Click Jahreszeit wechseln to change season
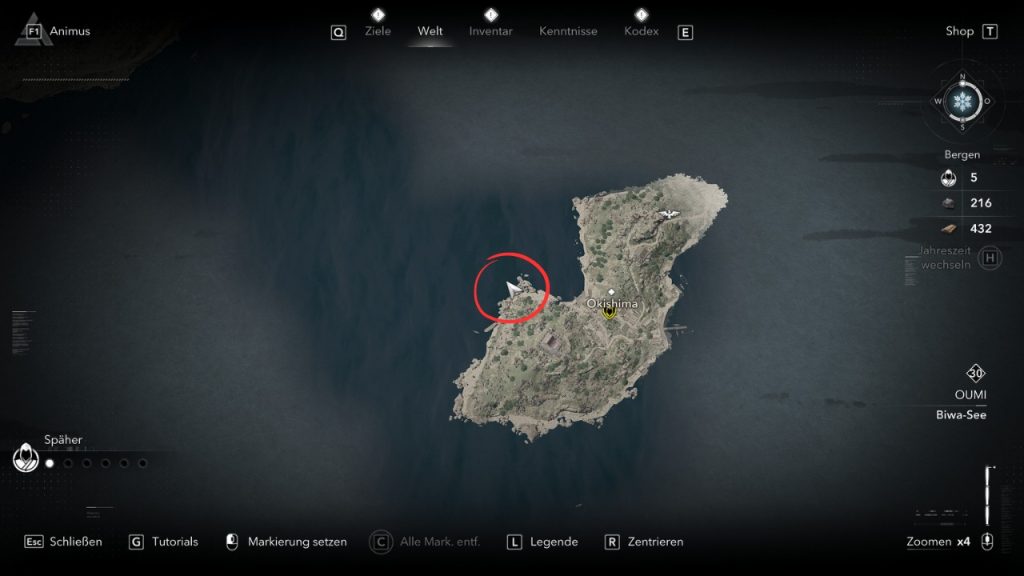 (945, 259)
